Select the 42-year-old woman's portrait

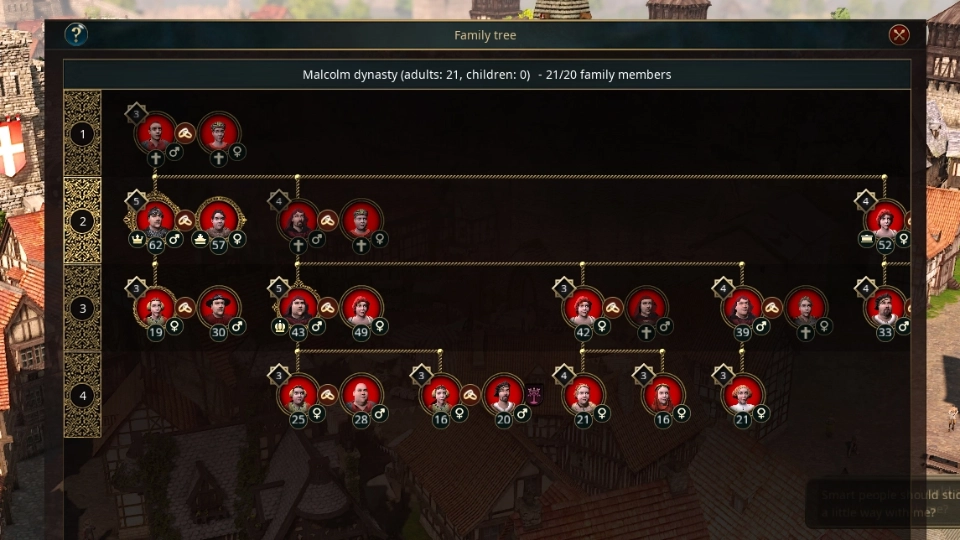583,307
